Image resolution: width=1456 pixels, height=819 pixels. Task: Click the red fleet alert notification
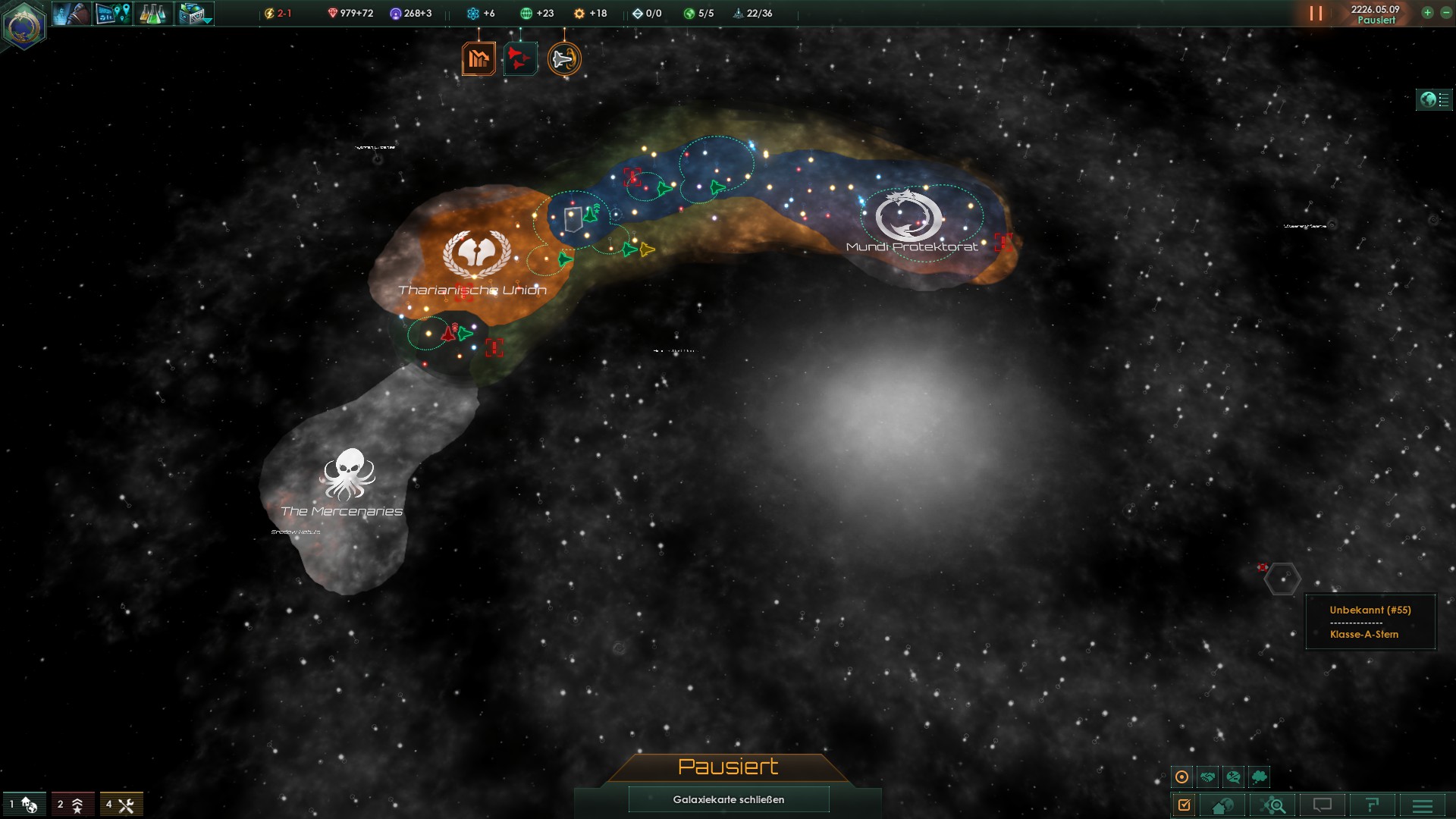520,58
